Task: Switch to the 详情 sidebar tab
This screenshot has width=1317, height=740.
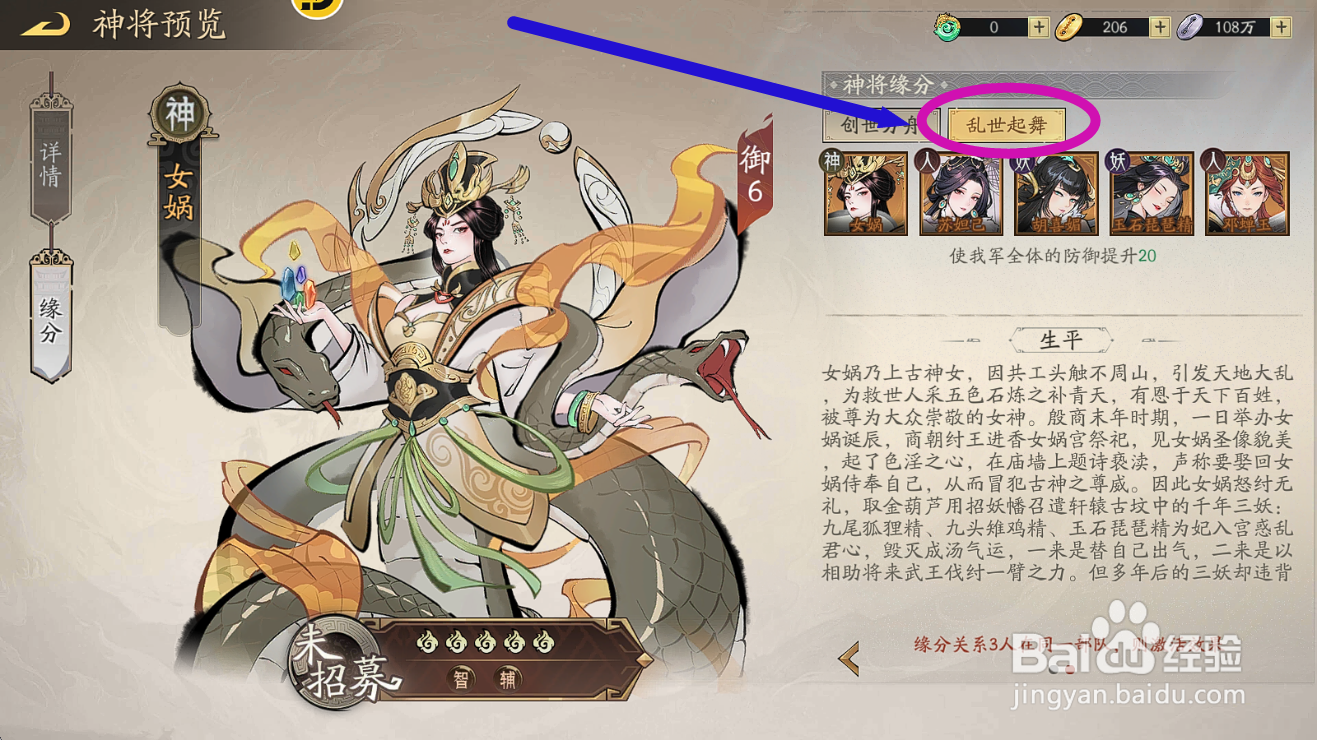Action: [48, 163]
